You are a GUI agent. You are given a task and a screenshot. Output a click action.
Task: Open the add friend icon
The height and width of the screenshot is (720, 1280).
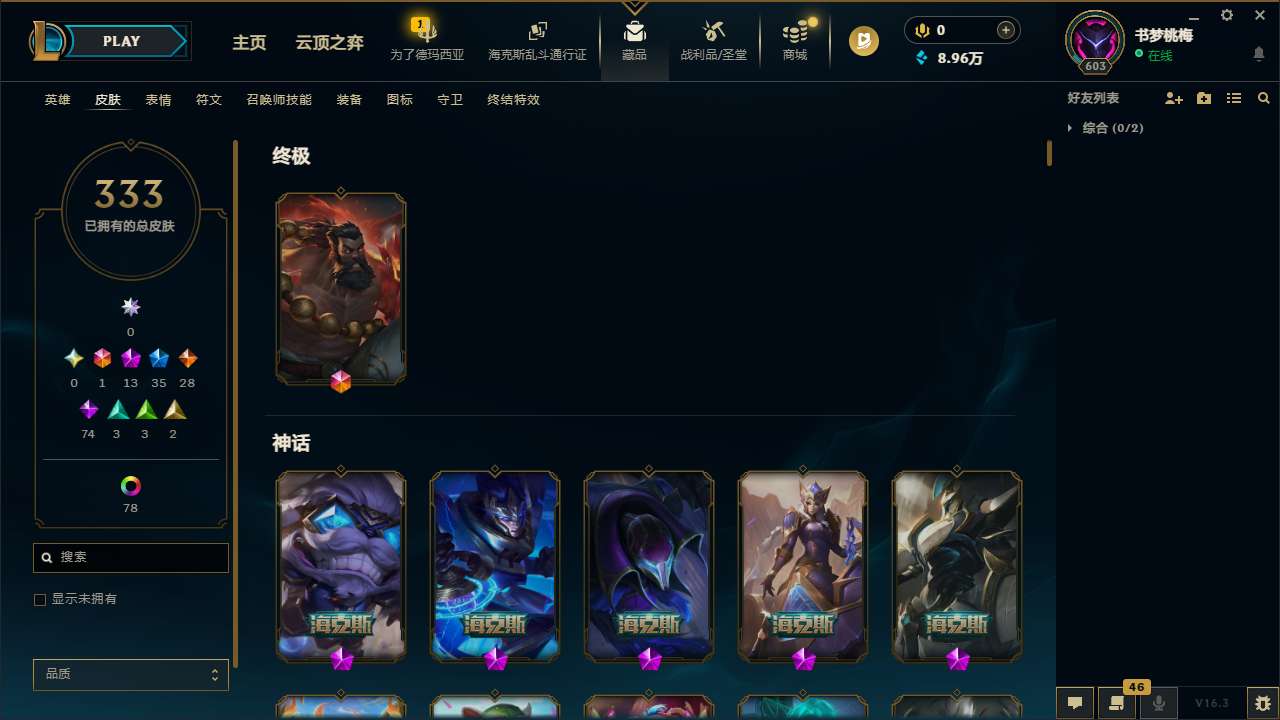click(x=1174, y=98)
